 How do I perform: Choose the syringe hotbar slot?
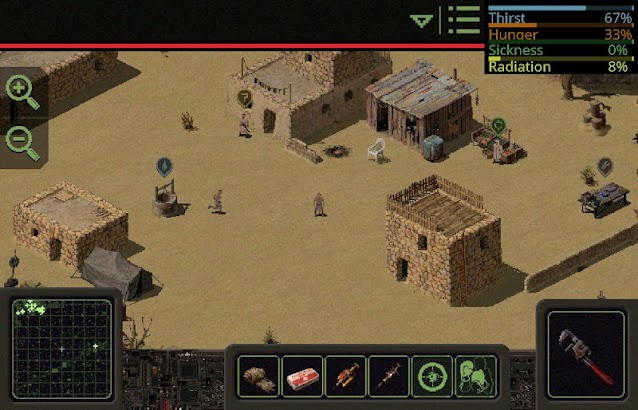[x=389, y=377]
